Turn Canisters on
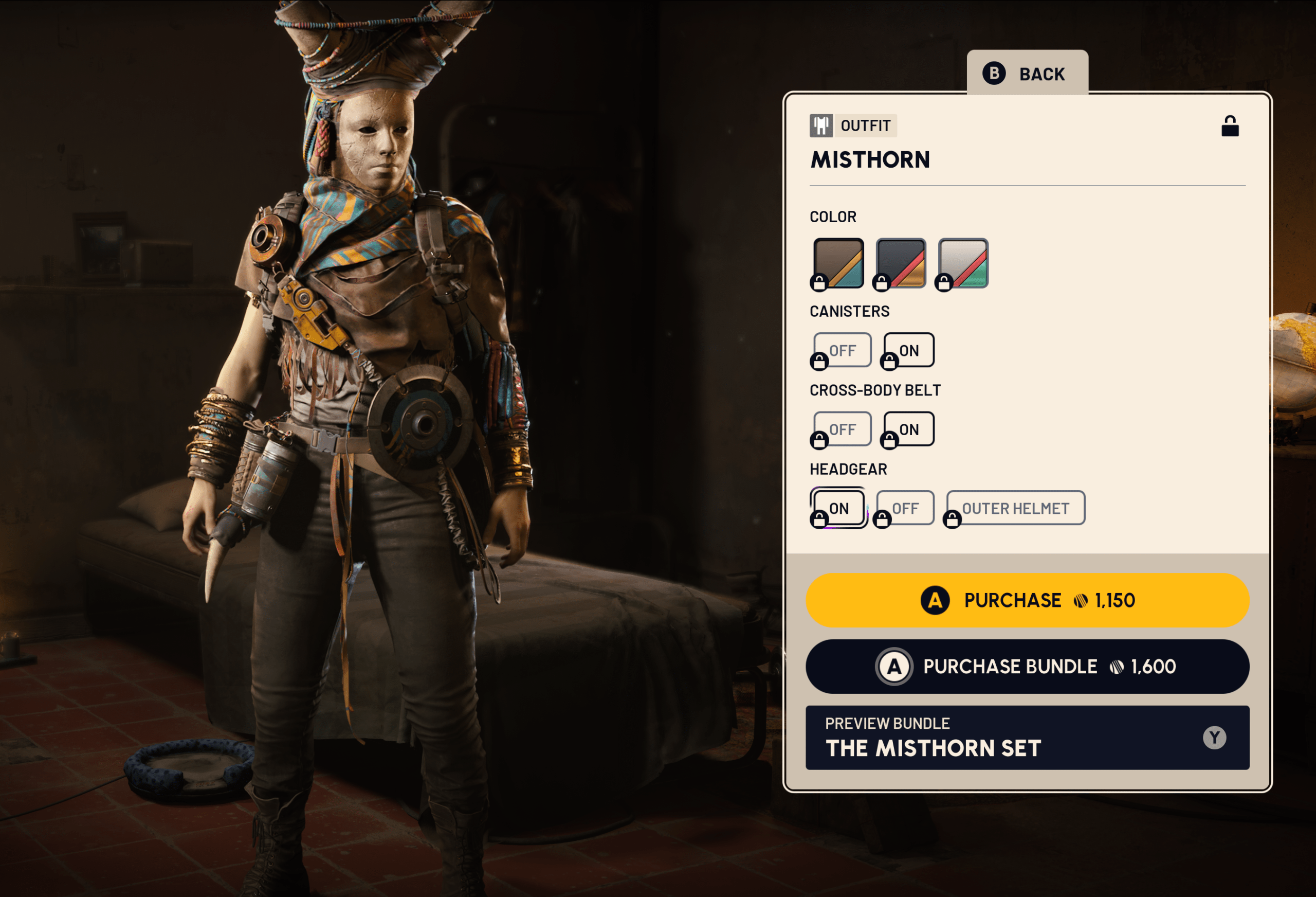 pos(909,350)
